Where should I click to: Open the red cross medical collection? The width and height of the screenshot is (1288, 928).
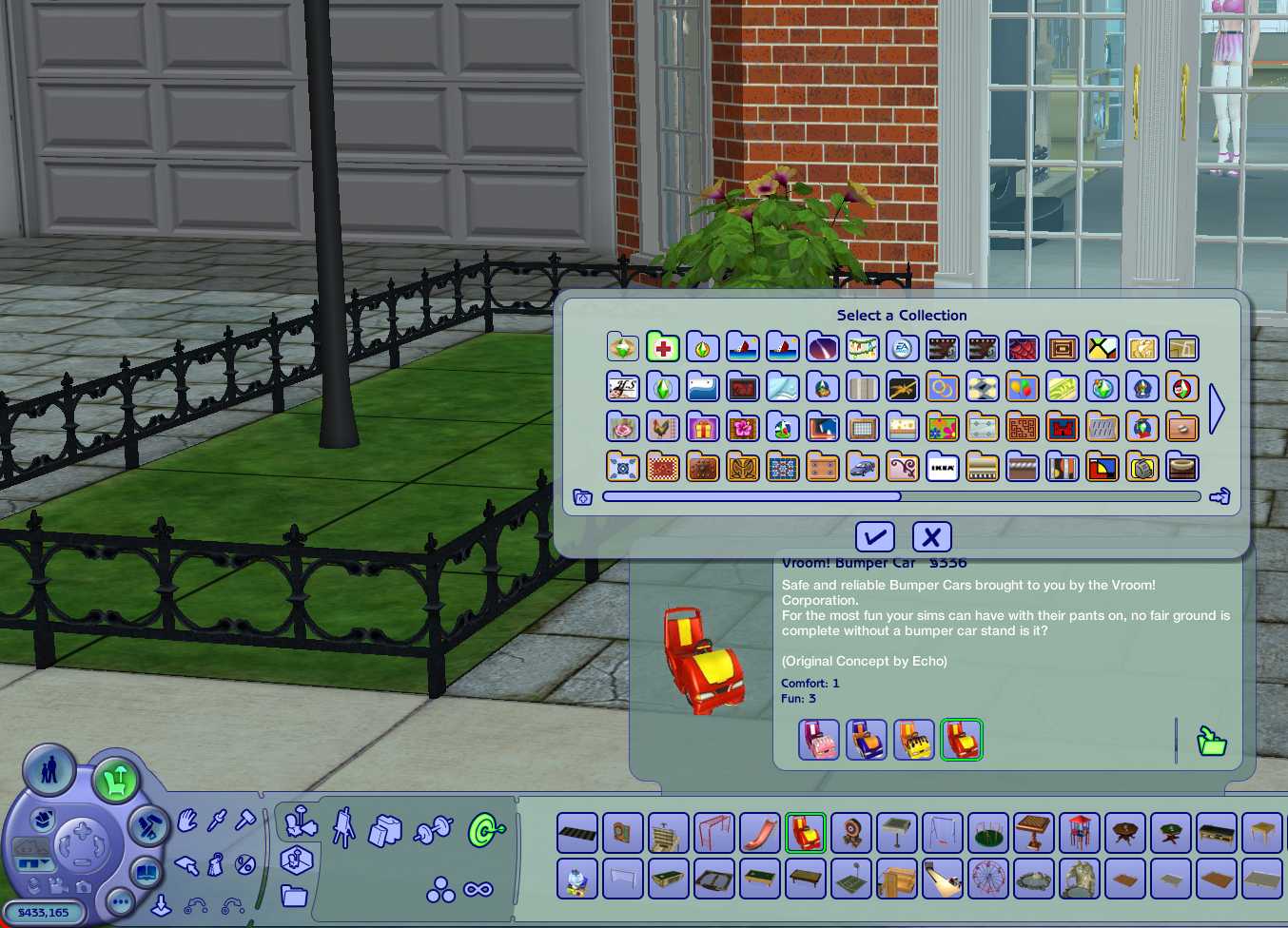663,347
